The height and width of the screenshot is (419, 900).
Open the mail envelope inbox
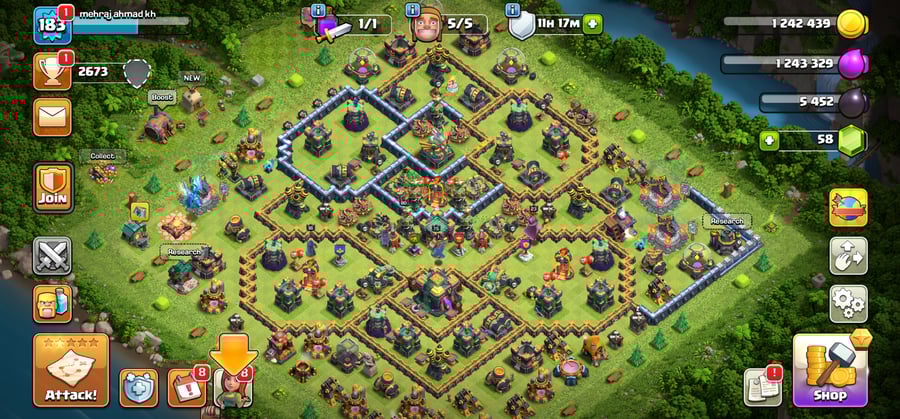click(x=51, y=116)
